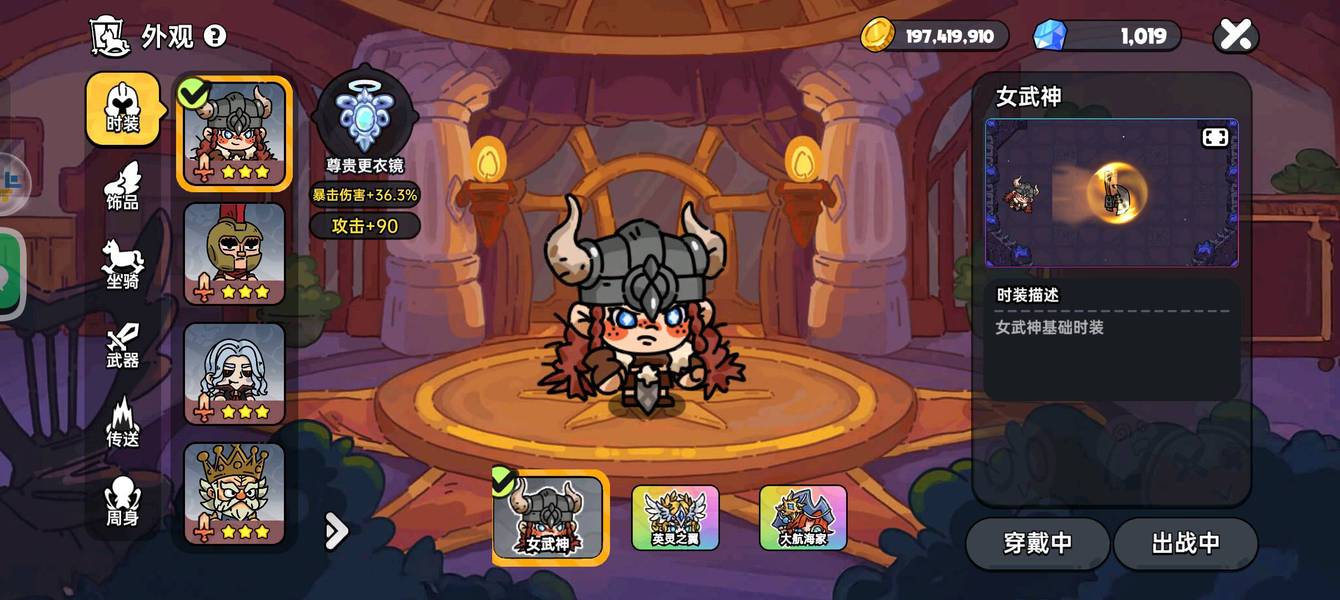Open the 坐骑 mount tab
The width and height of the screenshot is (1340, 600).
pyautogui.click(x=123, y=266)
